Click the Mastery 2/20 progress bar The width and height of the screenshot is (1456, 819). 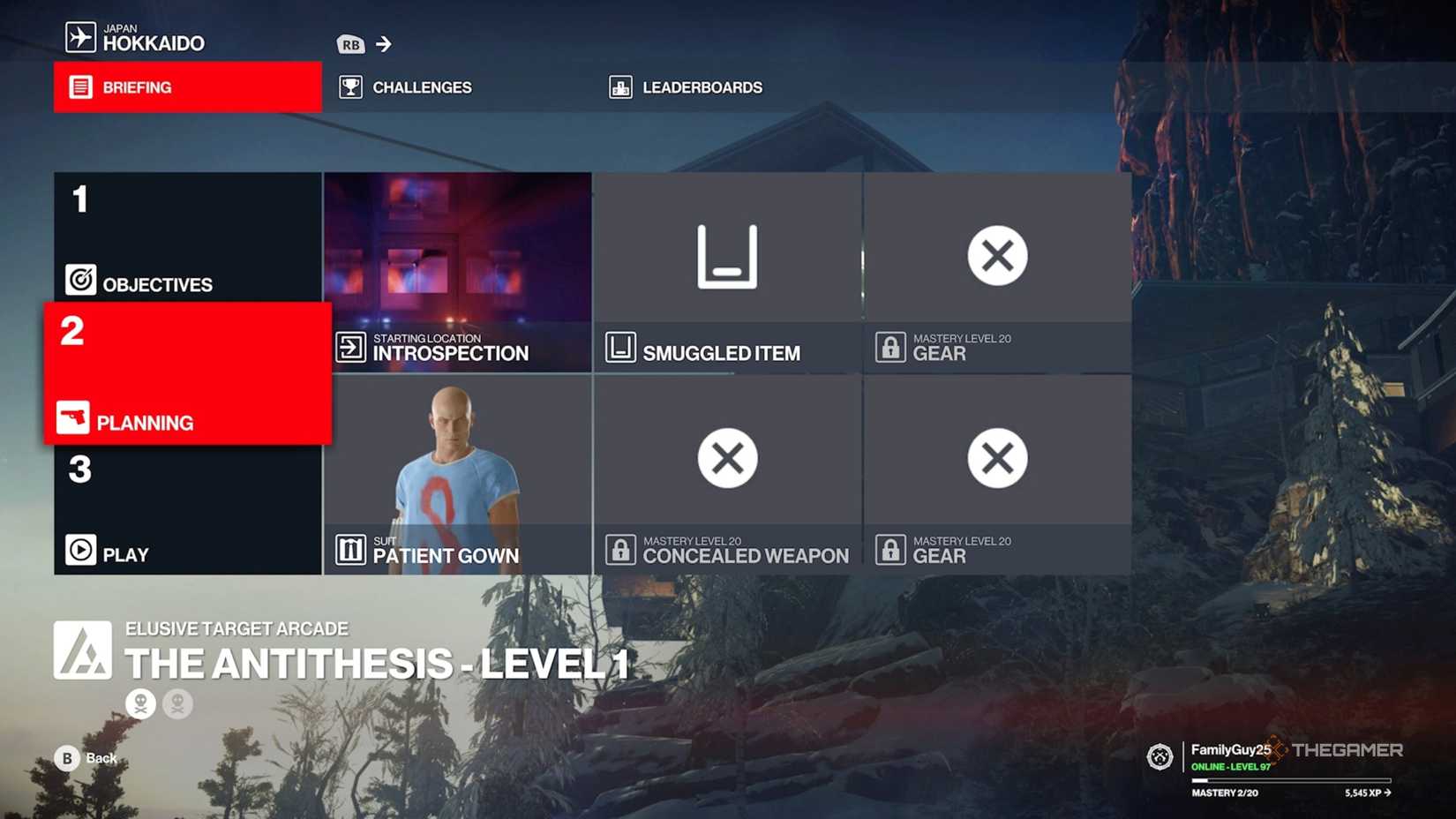click(1291, 780)
